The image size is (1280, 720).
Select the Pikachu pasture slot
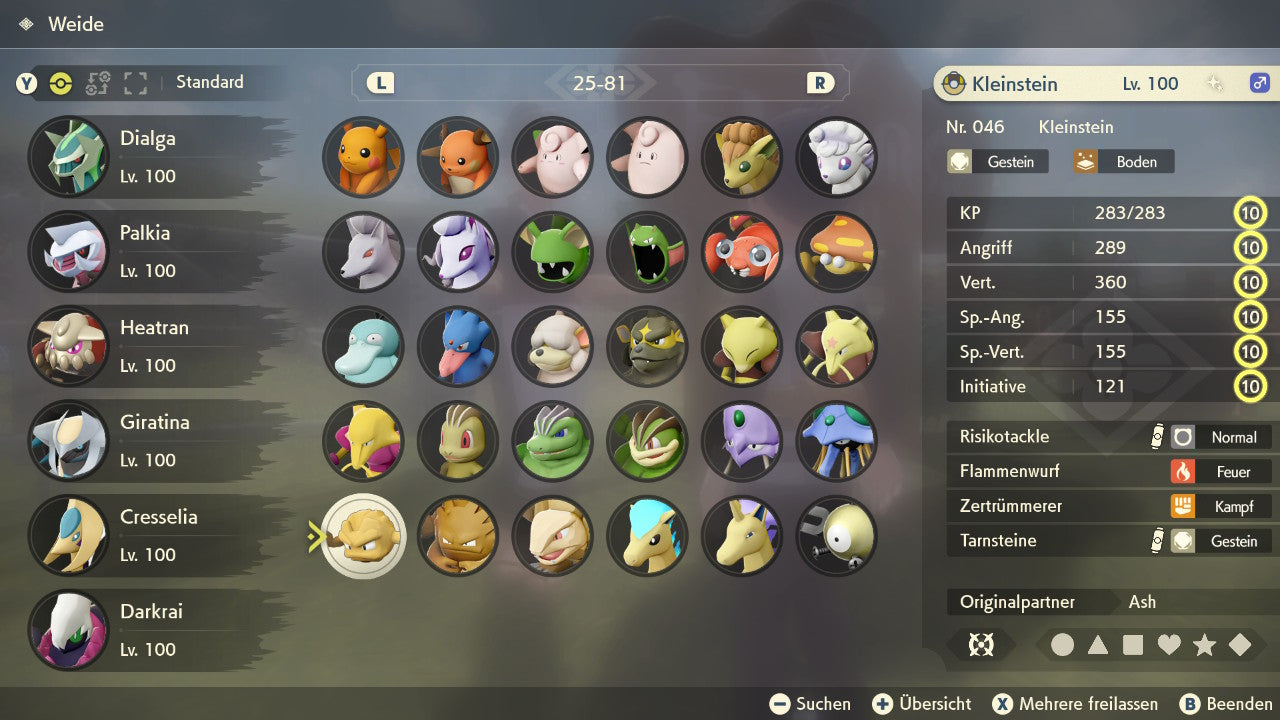[x=363, y=157]
